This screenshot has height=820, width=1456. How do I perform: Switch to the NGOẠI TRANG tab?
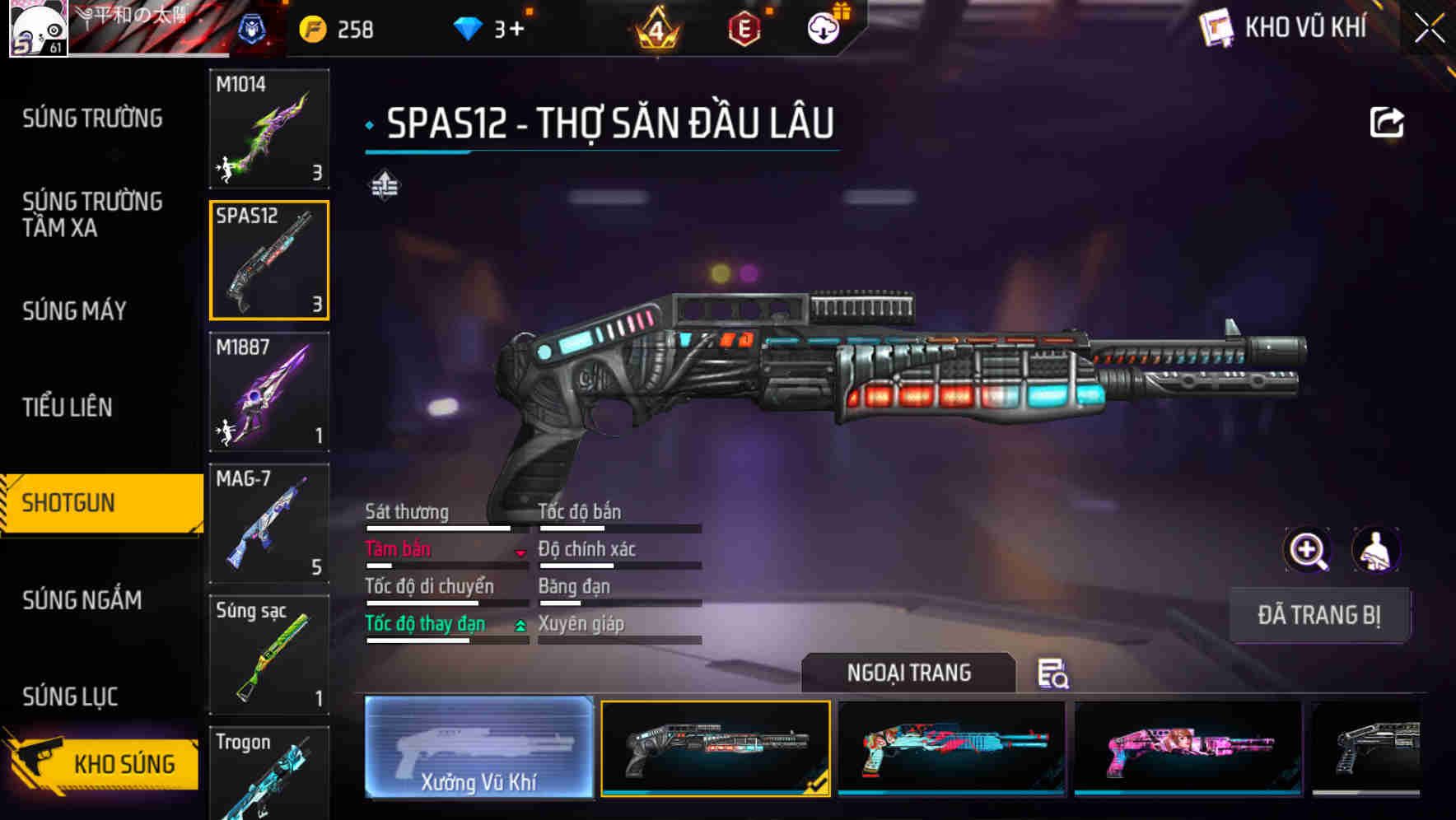pyautogui.click(x=909, y=673)
